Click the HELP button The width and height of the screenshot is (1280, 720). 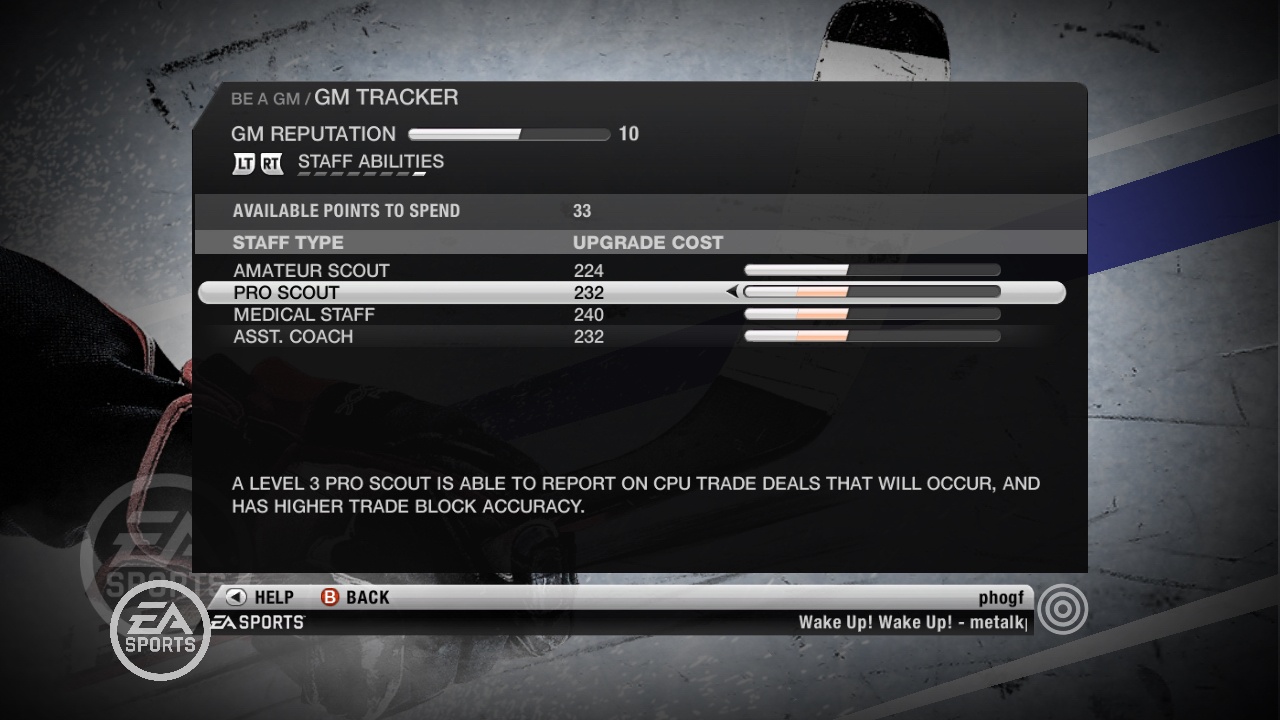(x=269, y=597)
